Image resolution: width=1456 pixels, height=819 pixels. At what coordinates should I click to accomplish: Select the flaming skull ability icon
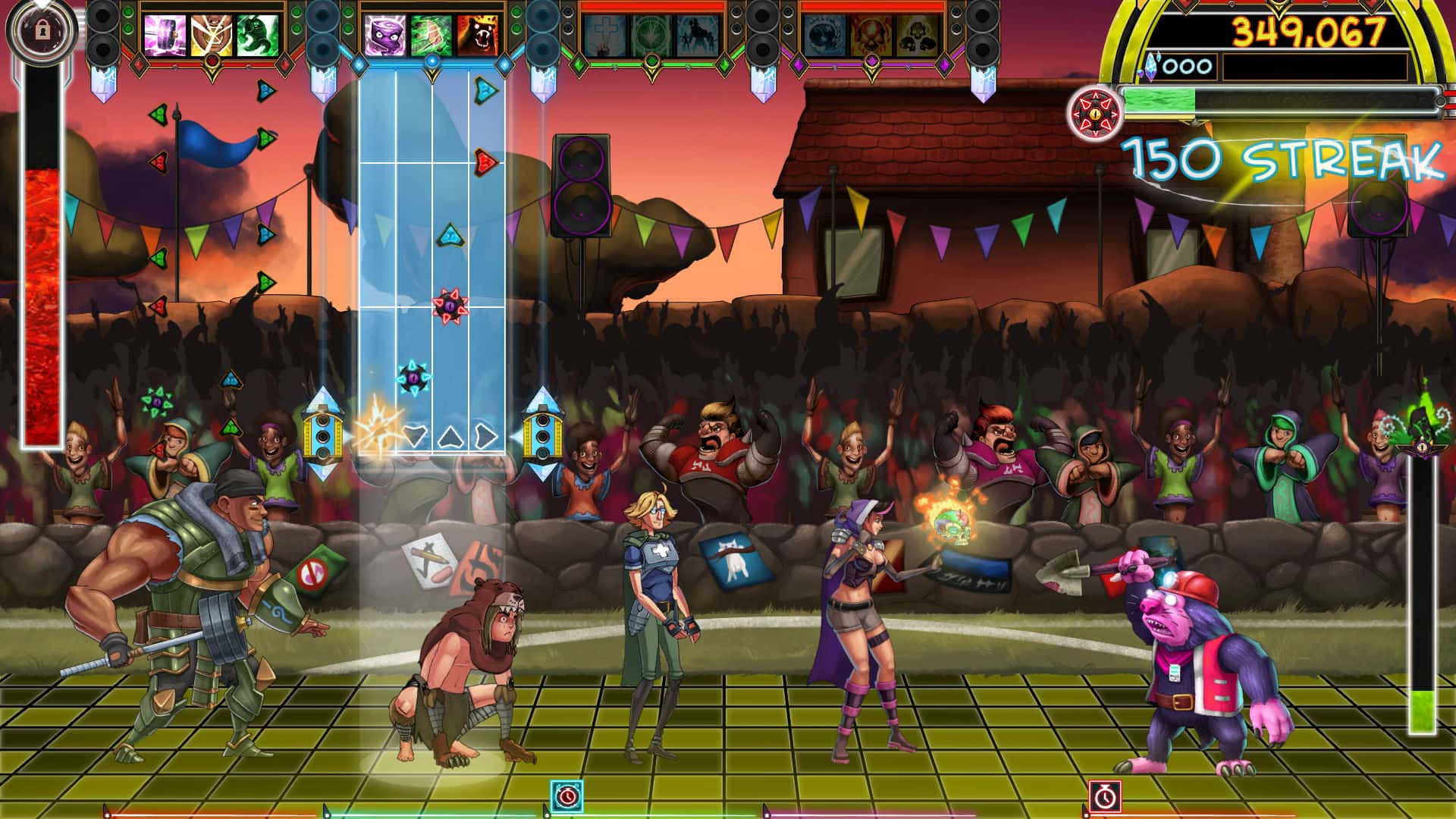871,35
